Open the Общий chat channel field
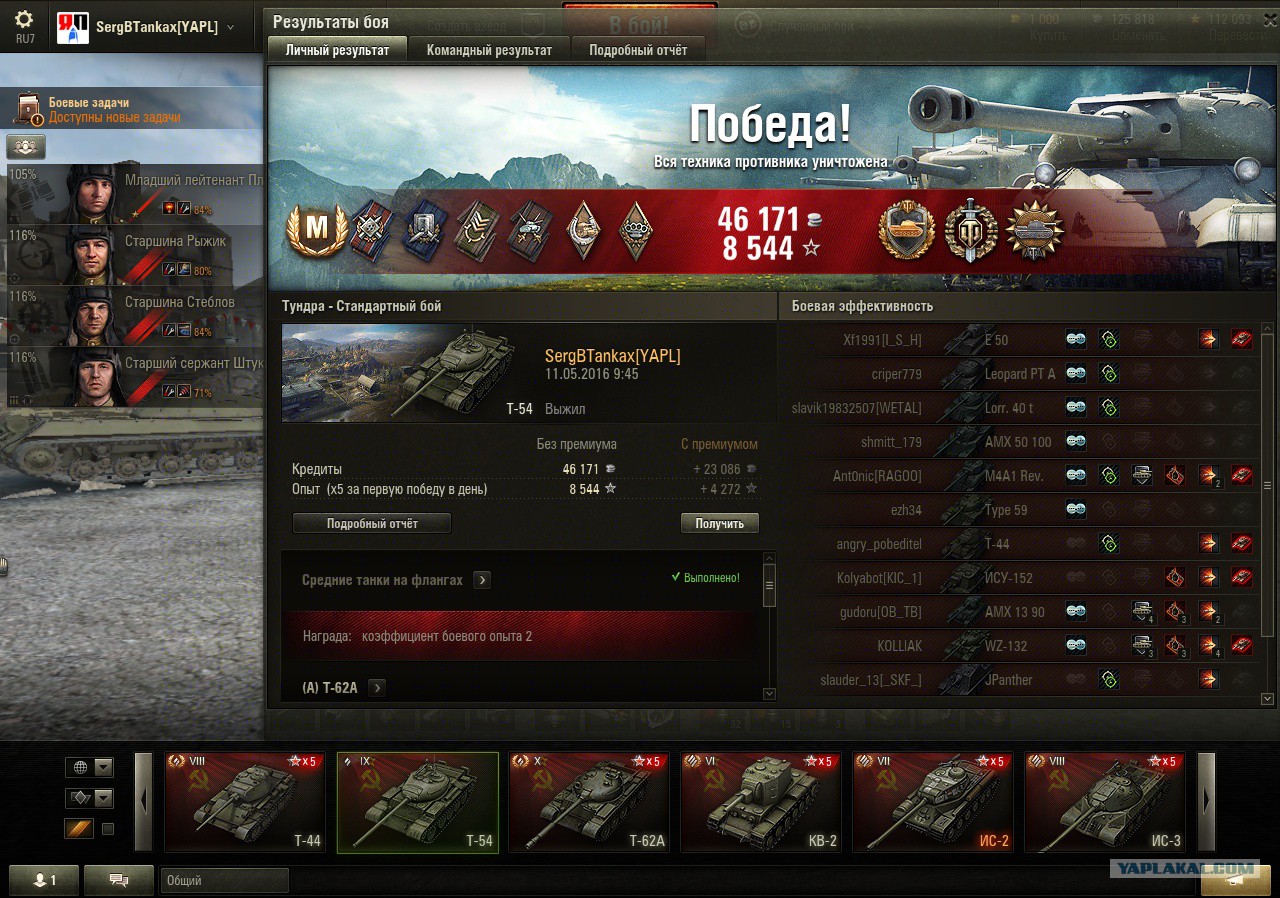The height and width of the screenshot is (898, 1280). [224, 881]
